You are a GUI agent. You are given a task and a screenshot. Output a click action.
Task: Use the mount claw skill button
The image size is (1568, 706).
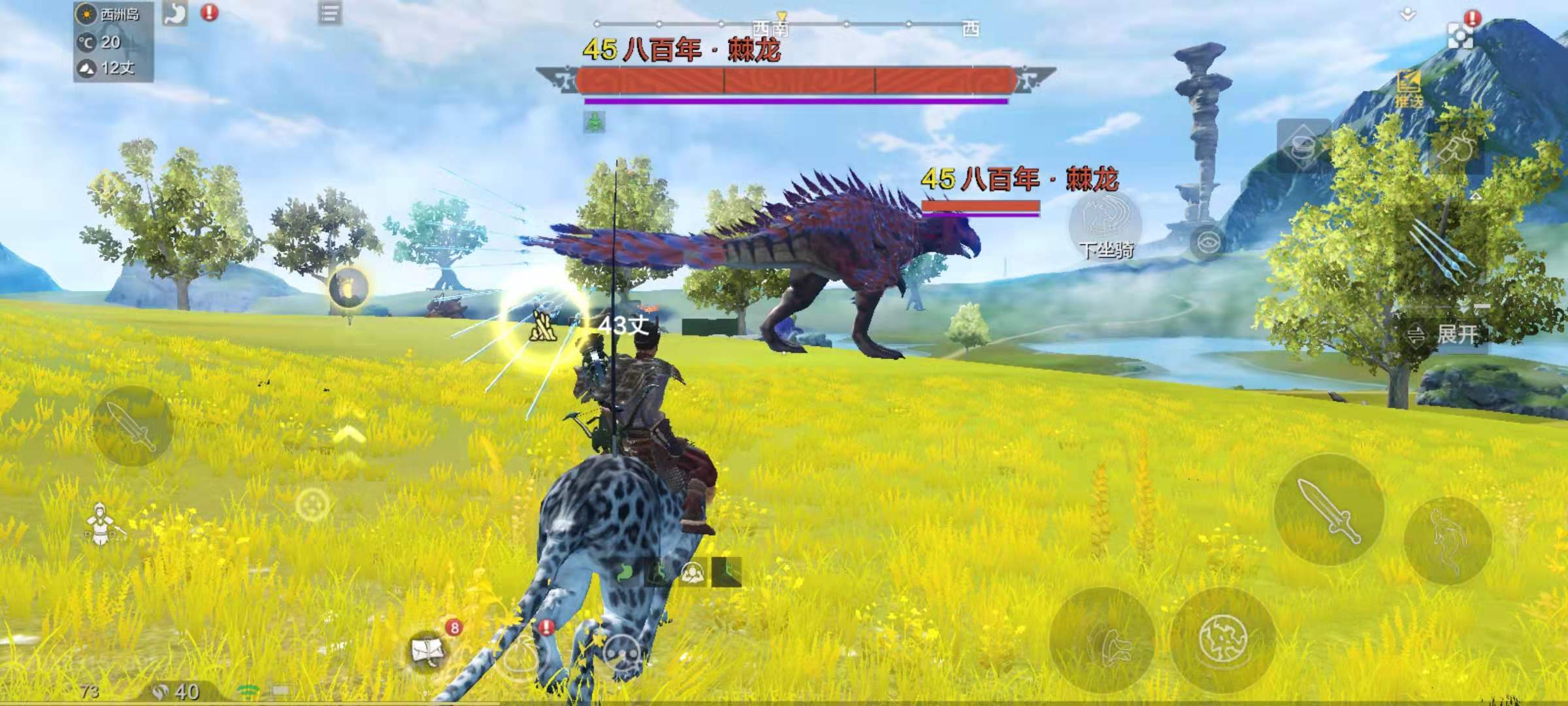pos(1102,641)
